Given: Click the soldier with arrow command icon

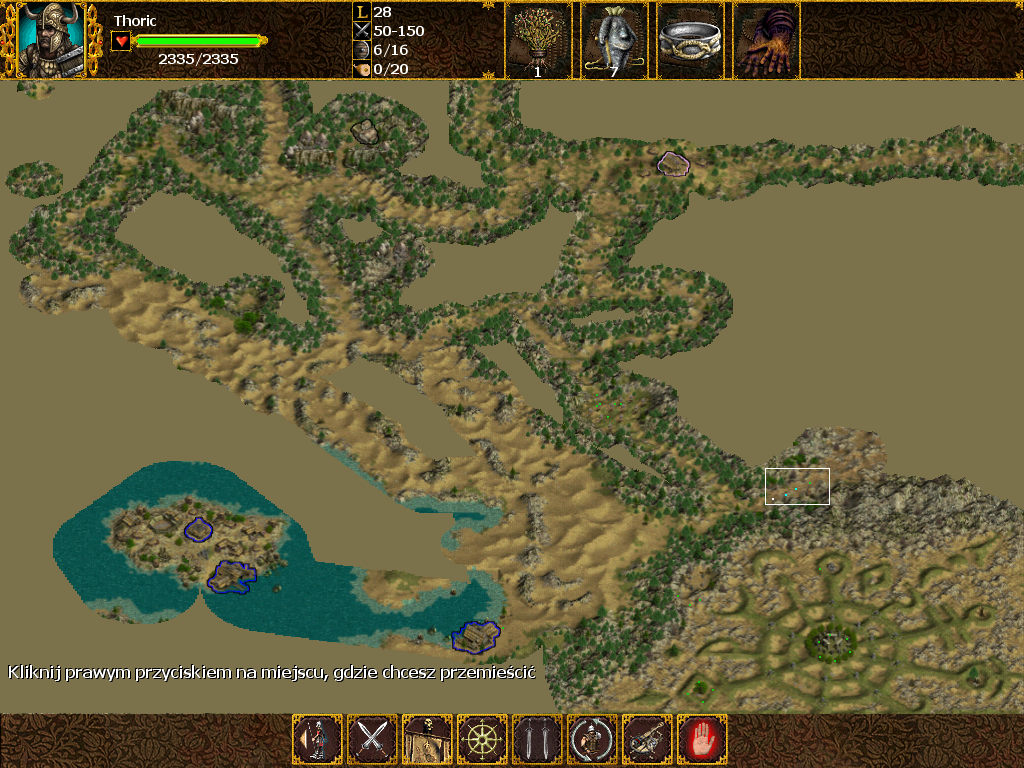Looking at the screenshot, I should 317,740.
